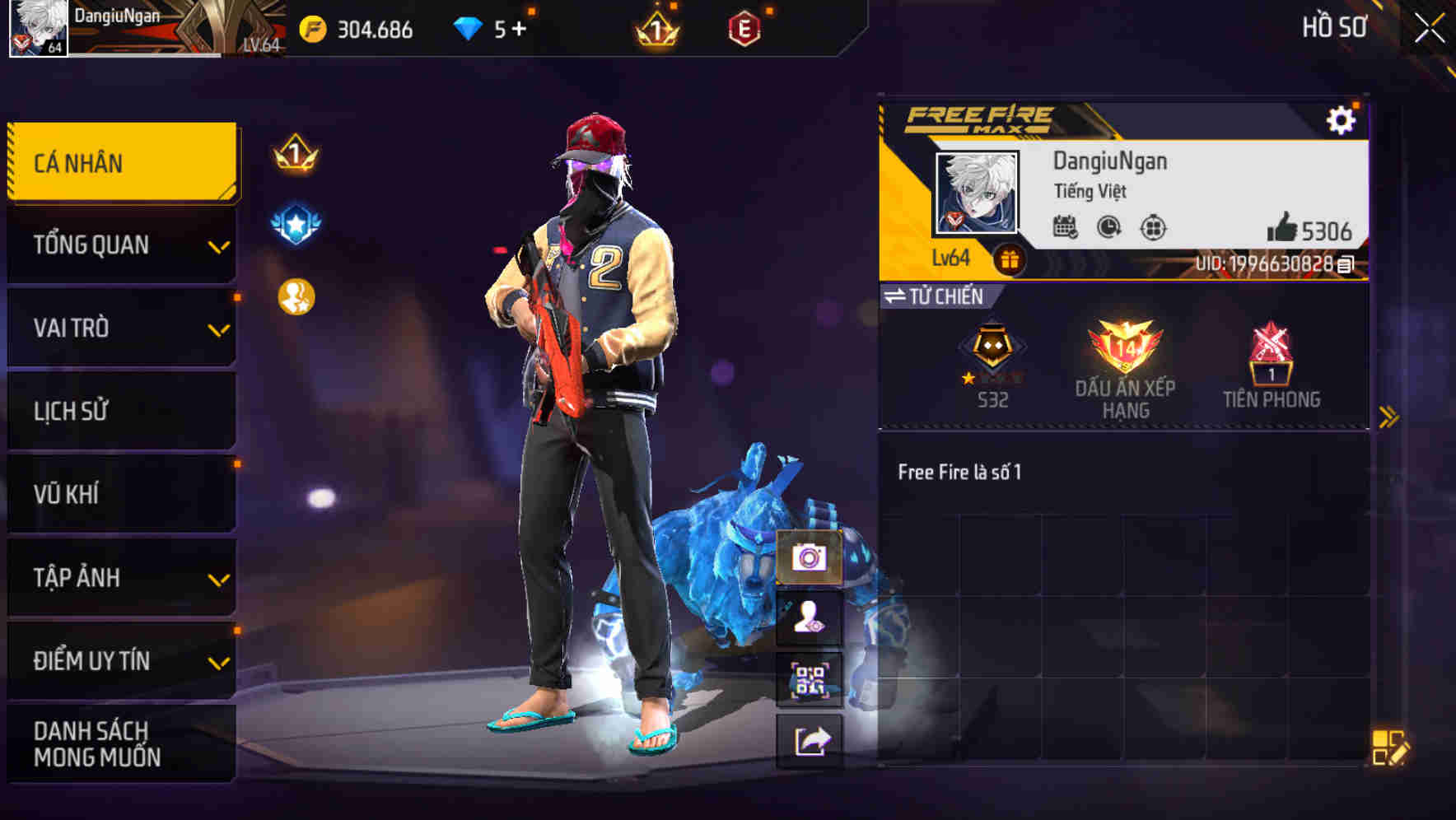Click the crown rank badge below the avatar area

tap(294, 155)
